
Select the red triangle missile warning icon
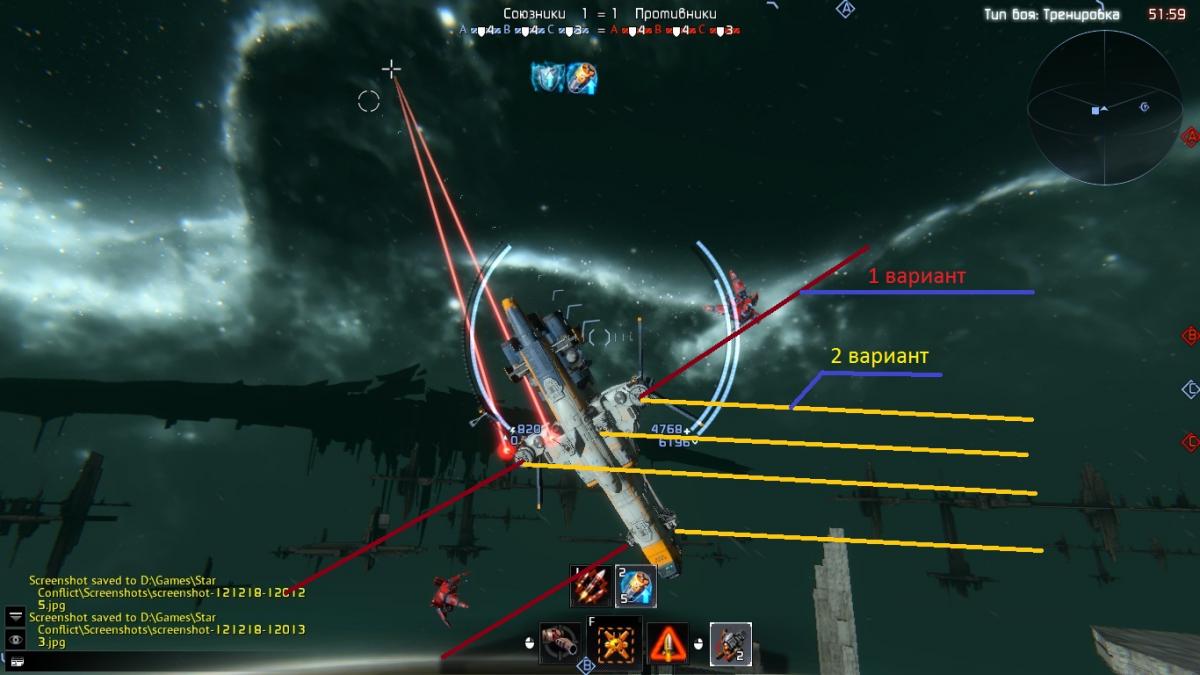[x=667, y=643]
